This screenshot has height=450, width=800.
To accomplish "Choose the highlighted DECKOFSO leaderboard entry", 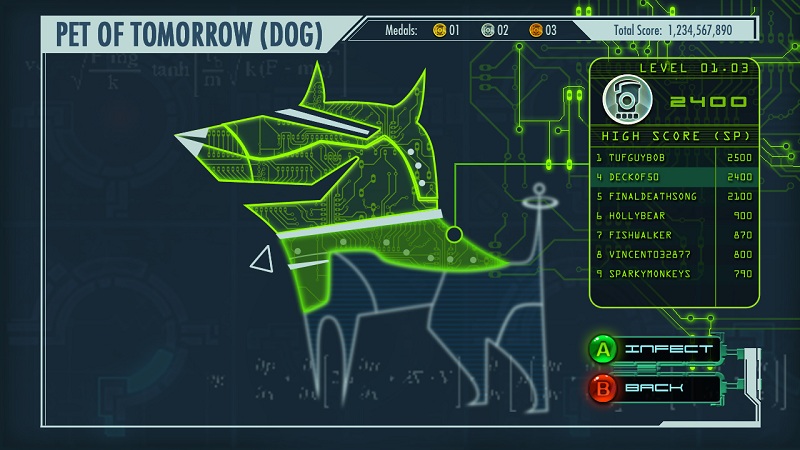I will pyautogui.click(x=672, y=177).
